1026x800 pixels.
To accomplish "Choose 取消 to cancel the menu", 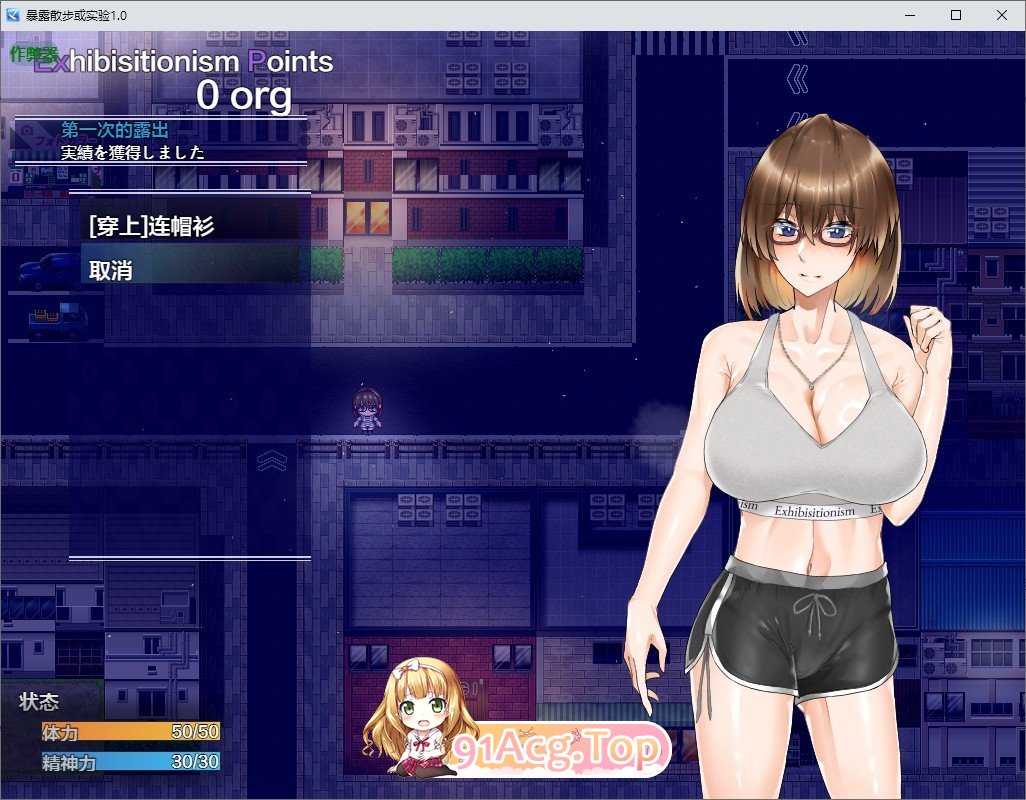I will (x=111, y=270).
